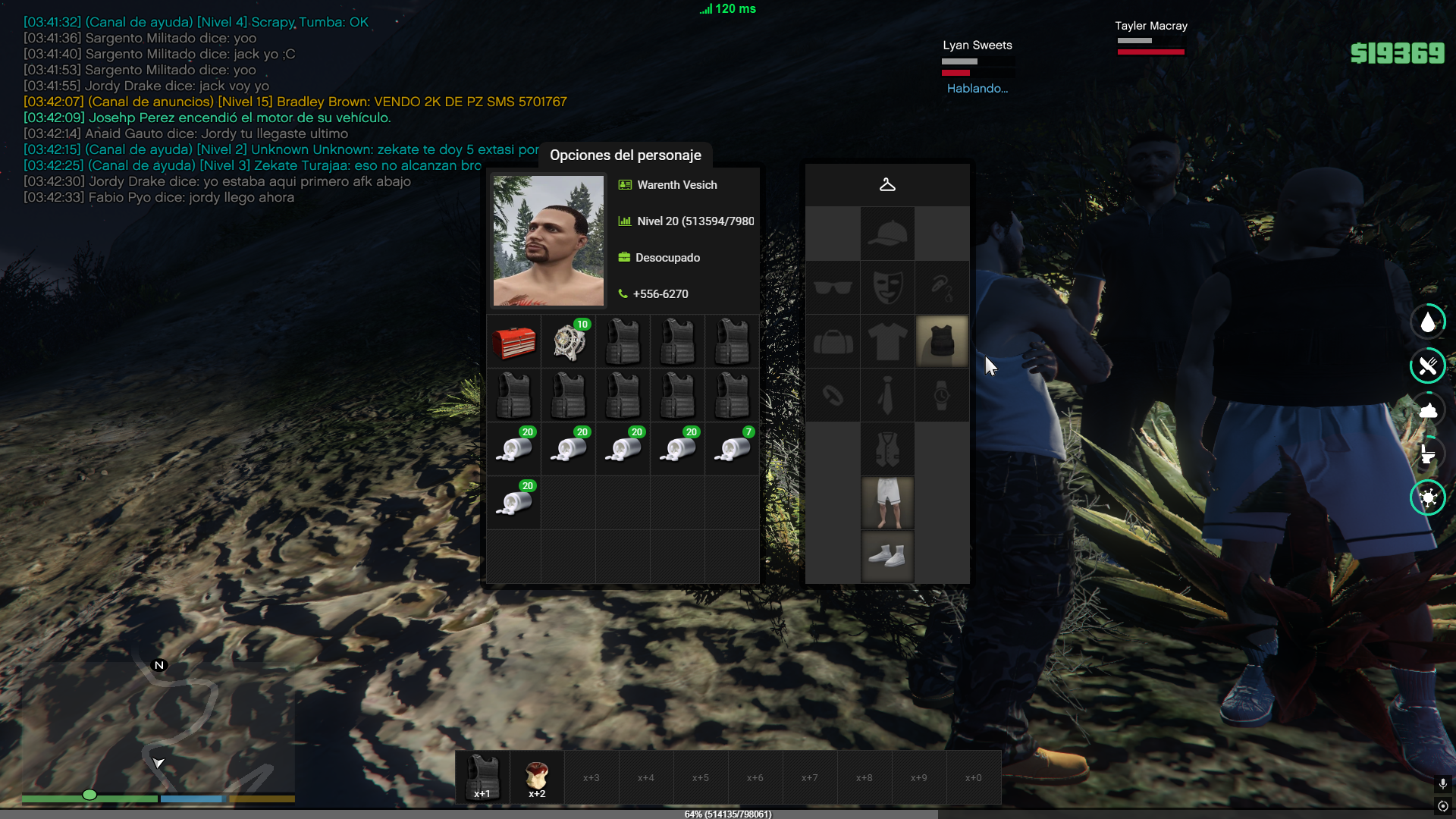Open the hat equipment slot
Image resolution: width=1456 pixels, height=819 pixels.
(x=887, y=234)
